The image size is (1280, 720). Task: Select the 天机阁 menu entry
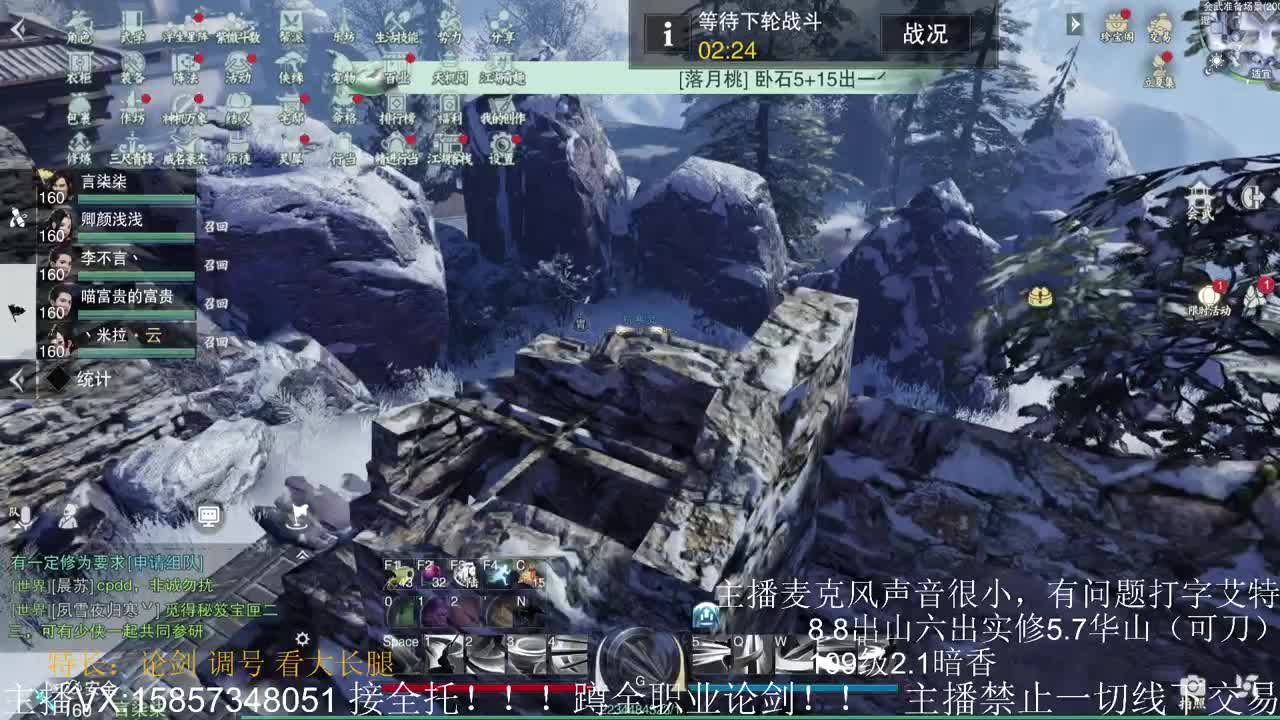click(451, 77)
